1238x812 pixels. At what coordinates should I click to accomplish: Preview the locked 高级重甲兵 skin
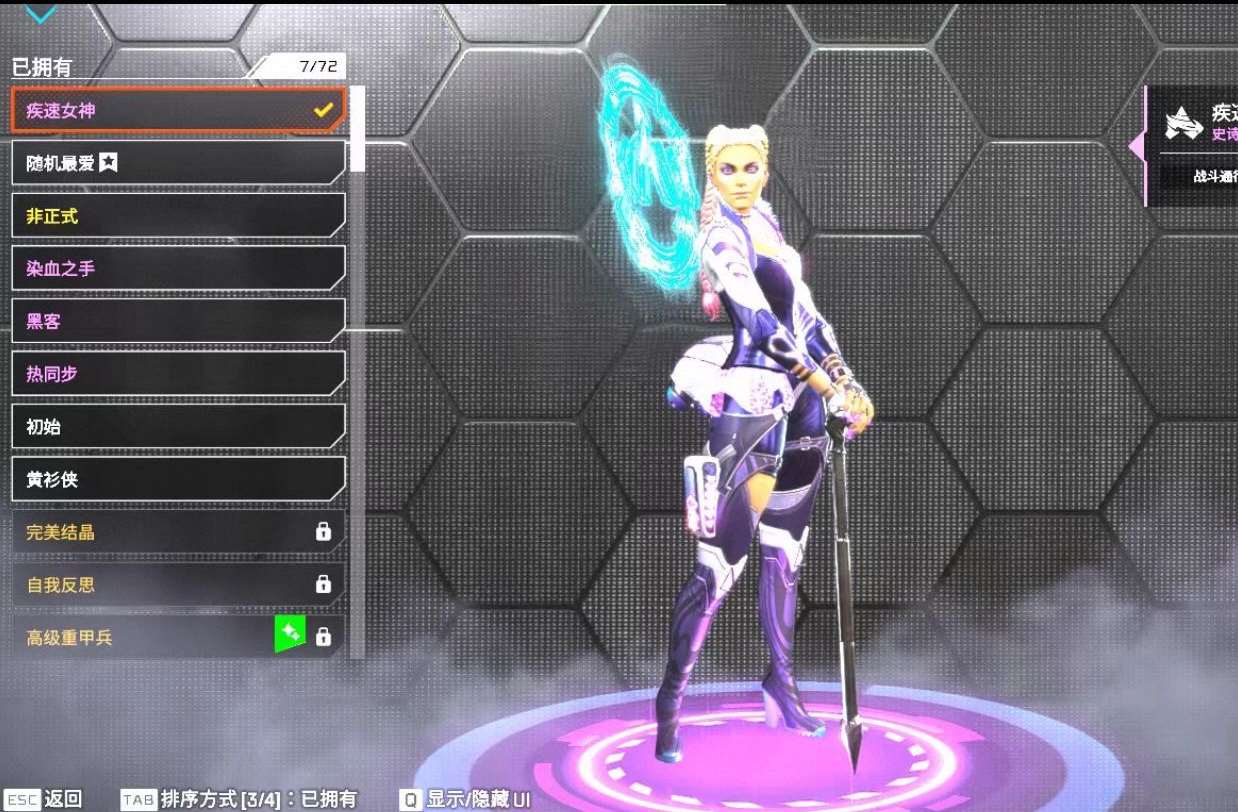(x=178, y=636)
